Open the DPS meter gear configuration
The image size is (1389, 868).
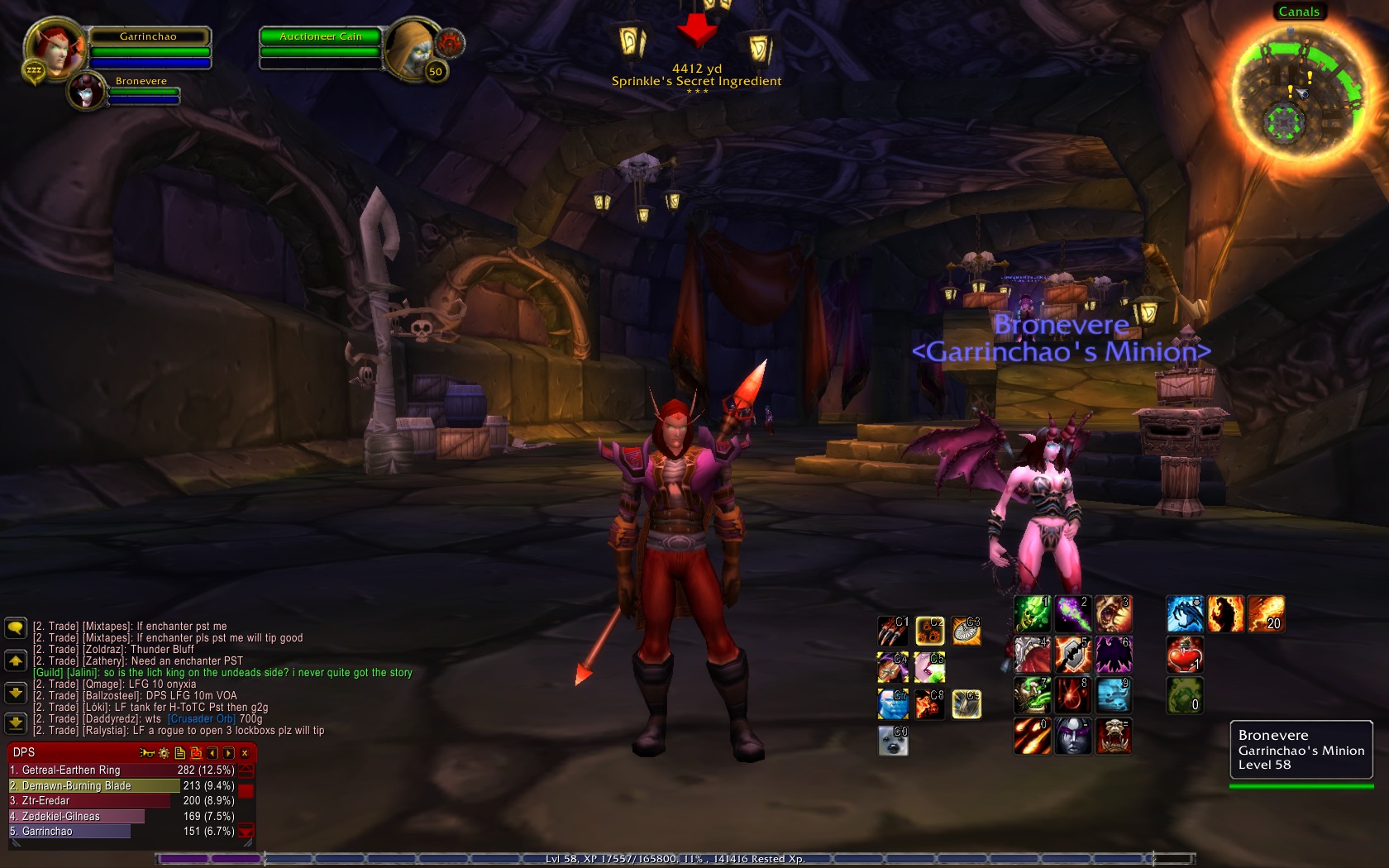coord(164,753)
